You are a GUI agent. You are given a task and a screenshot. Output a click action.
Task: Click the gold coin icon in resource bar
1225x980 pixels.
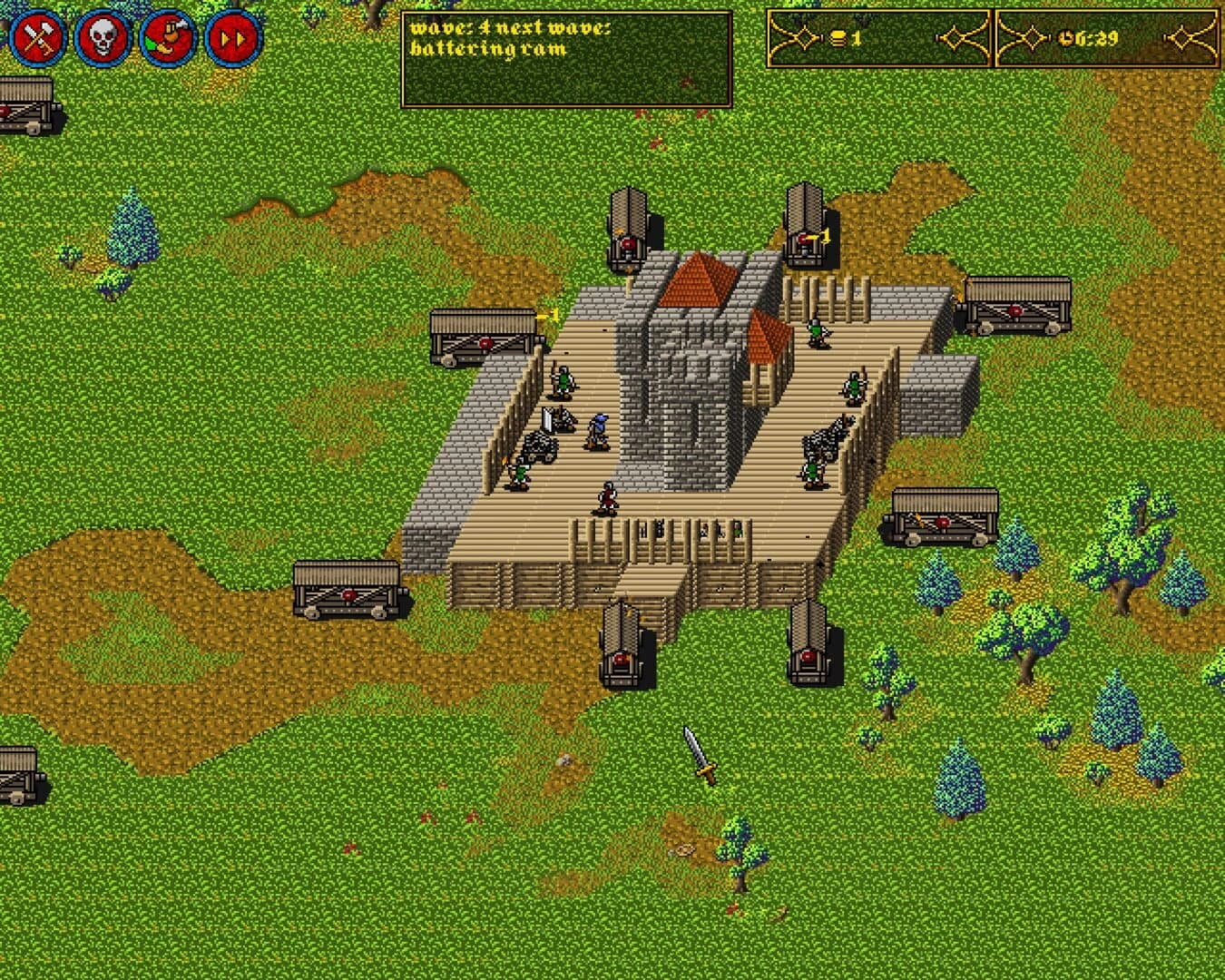[x=839, y=38]
